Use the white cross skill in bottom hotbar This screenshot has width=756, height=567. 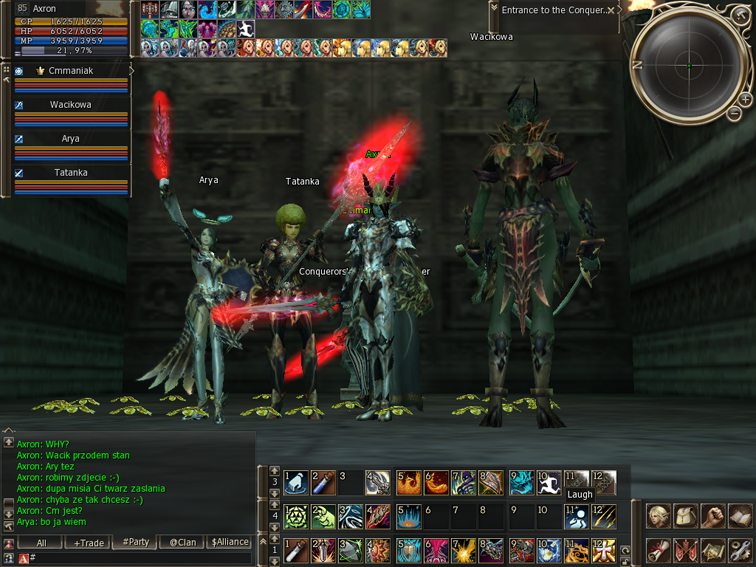pos(604,550)
